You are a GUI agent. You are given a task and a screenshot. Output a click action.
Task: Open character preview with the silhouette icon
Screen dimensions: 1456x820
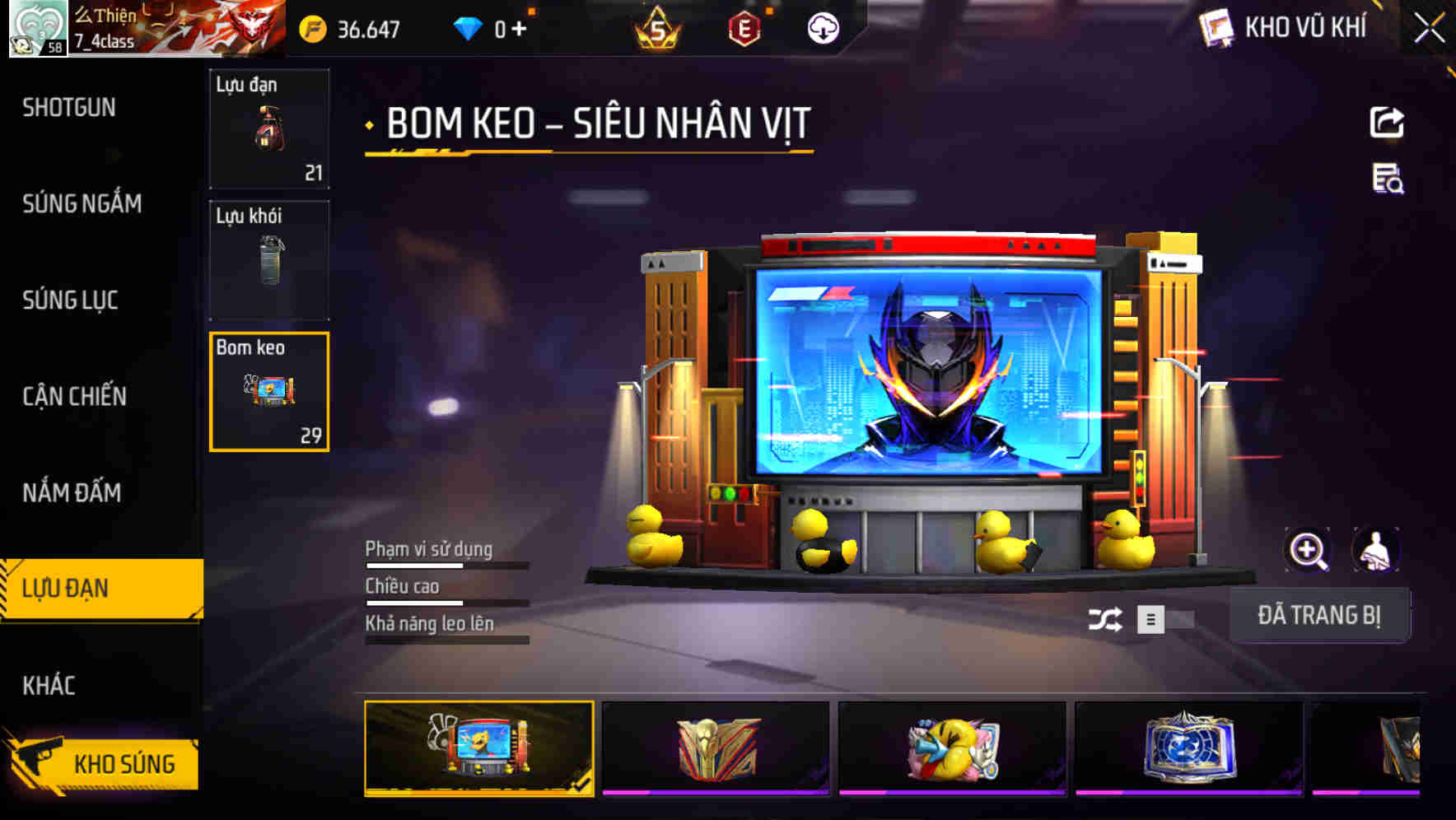tap(1375, 550)
